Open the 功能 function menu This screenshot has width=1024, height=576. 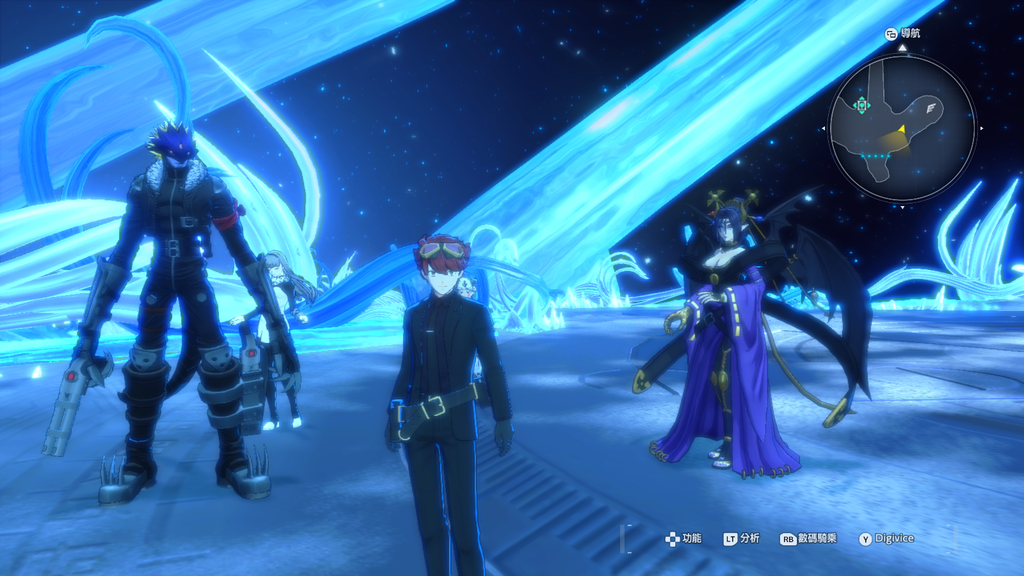[x=685, y=538]
